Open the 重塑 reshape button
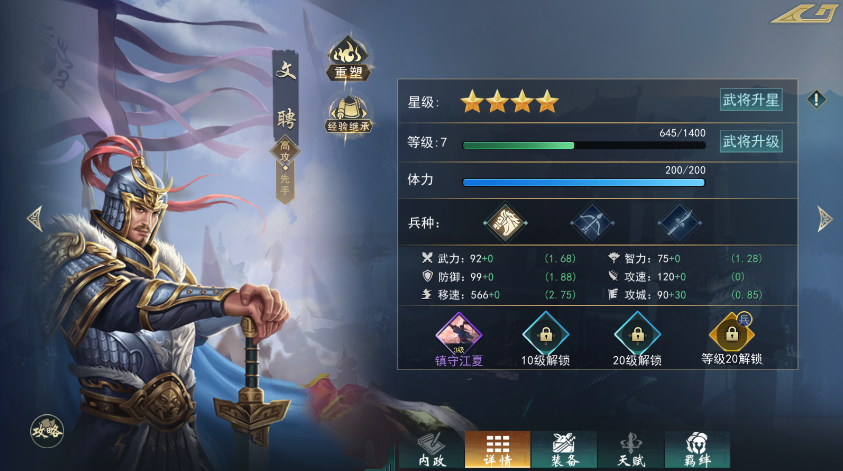The height and width of the screenshot is (471, 843). point(350,61)
